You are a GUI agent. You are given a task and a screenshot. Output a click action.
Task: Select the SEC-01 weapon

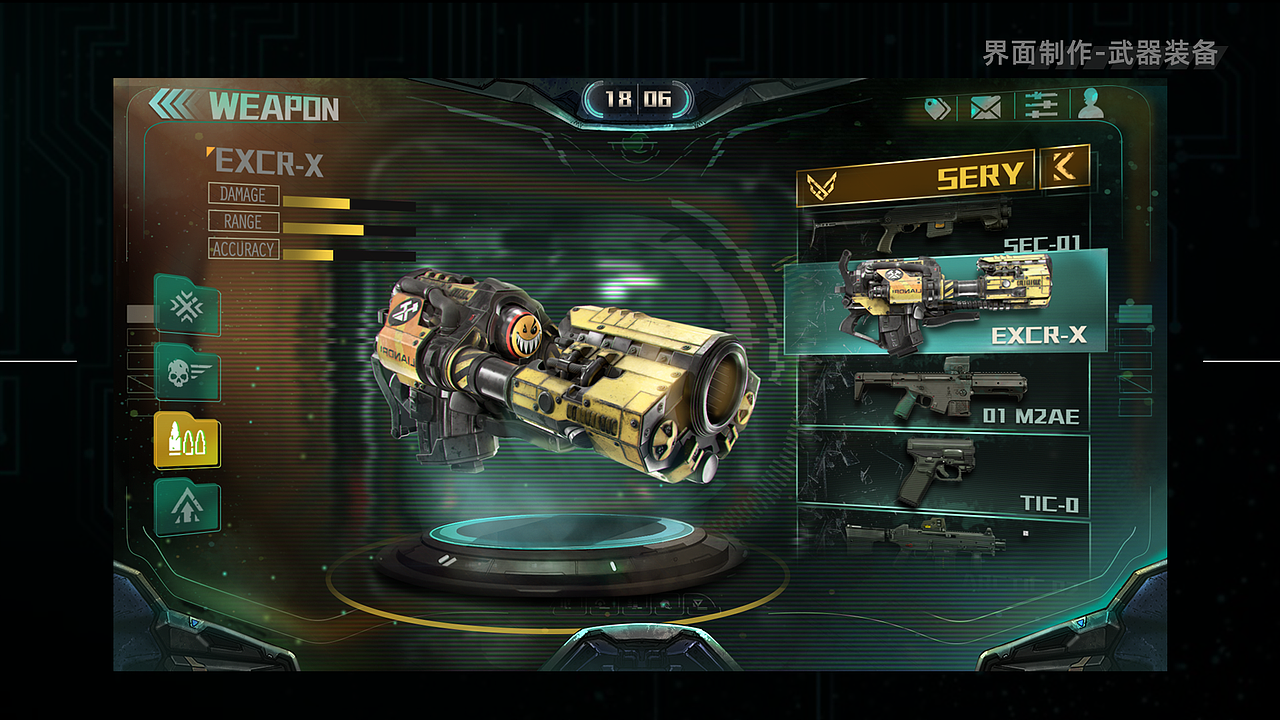pos(943,225)
